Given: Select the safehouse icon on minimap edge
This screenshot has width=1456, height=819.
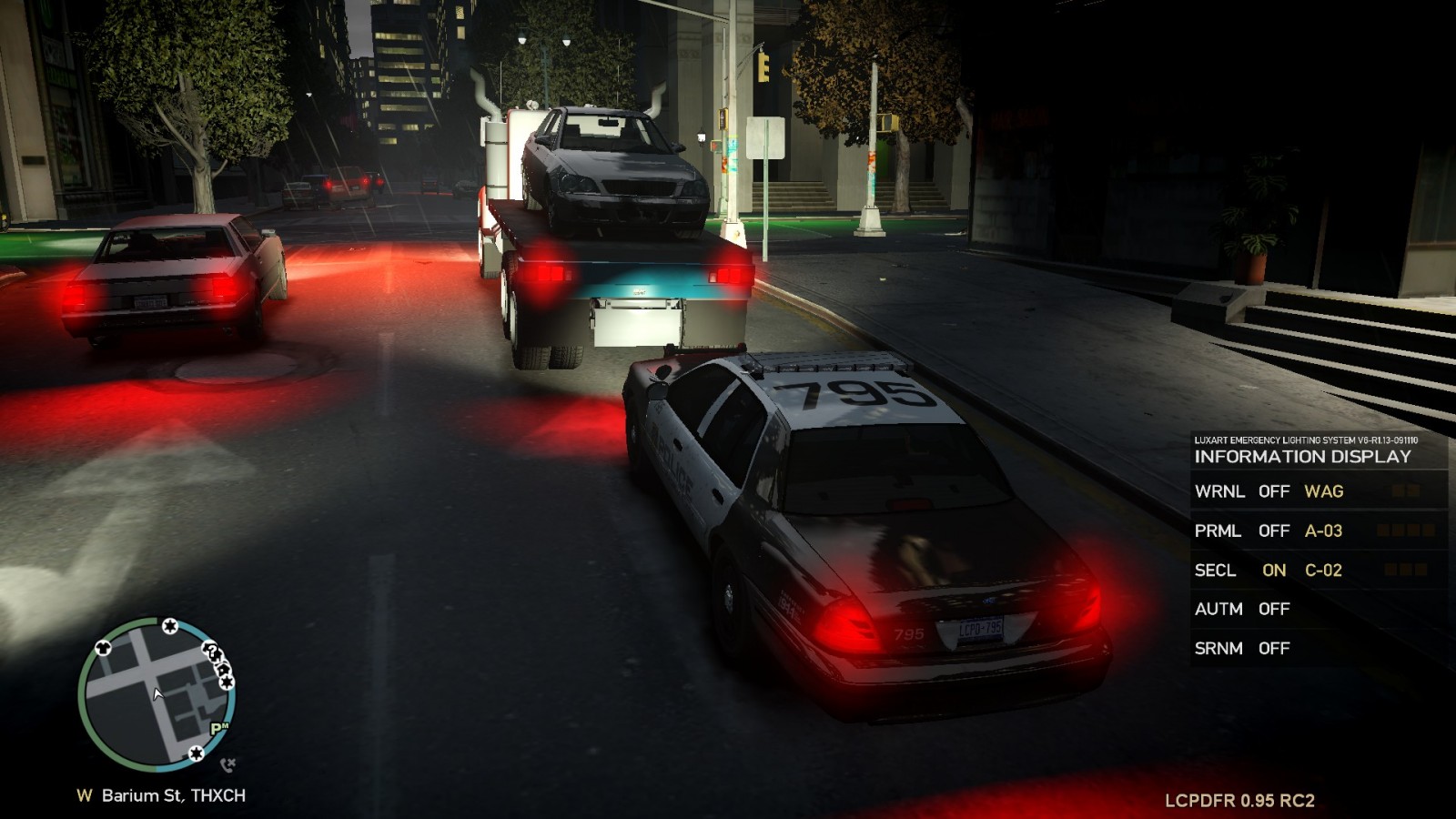Looking at the screenshot, I should click(223, 669).
